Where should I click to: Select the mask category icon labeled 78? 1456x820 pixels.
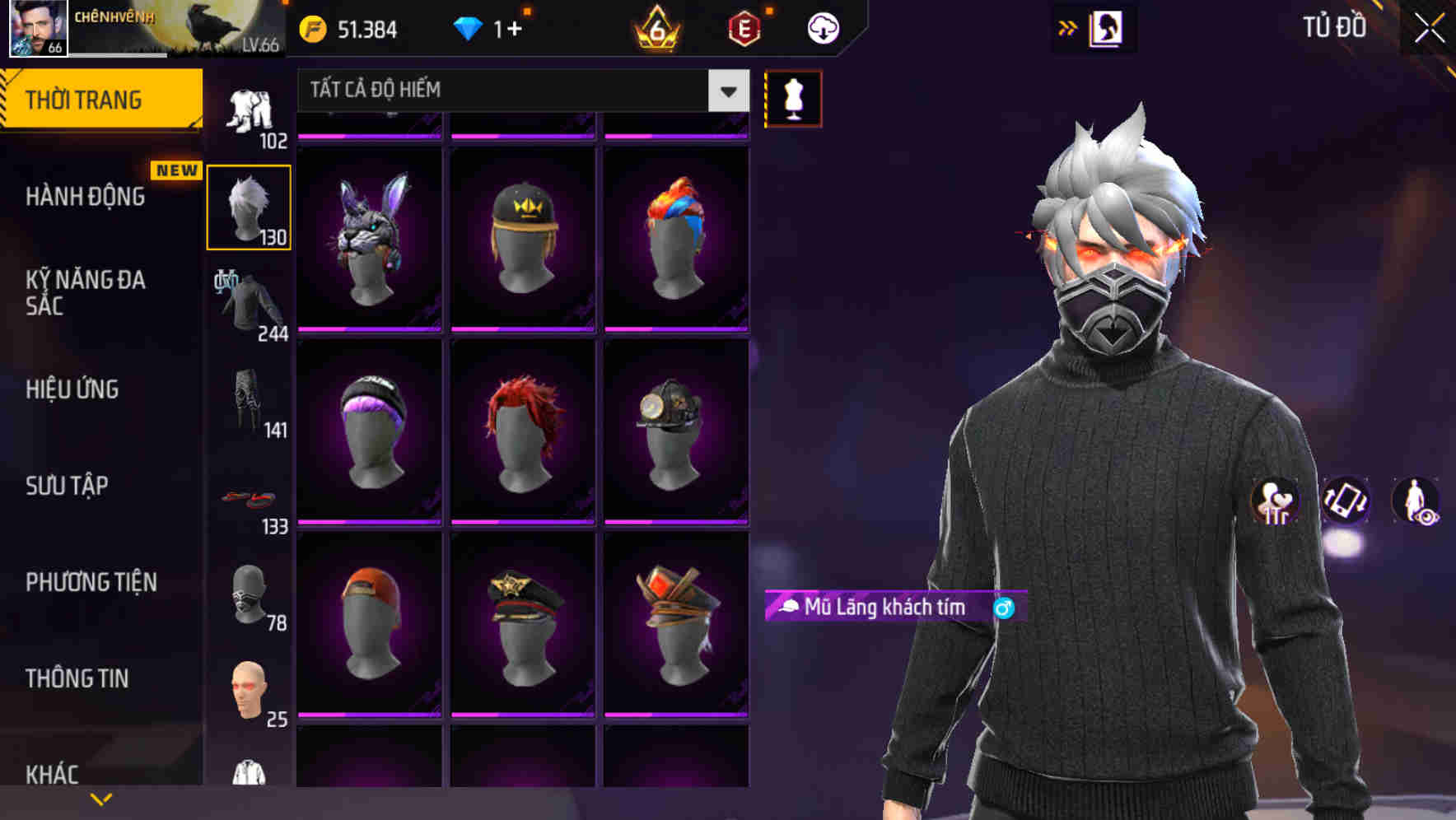(x=249, y=594)
